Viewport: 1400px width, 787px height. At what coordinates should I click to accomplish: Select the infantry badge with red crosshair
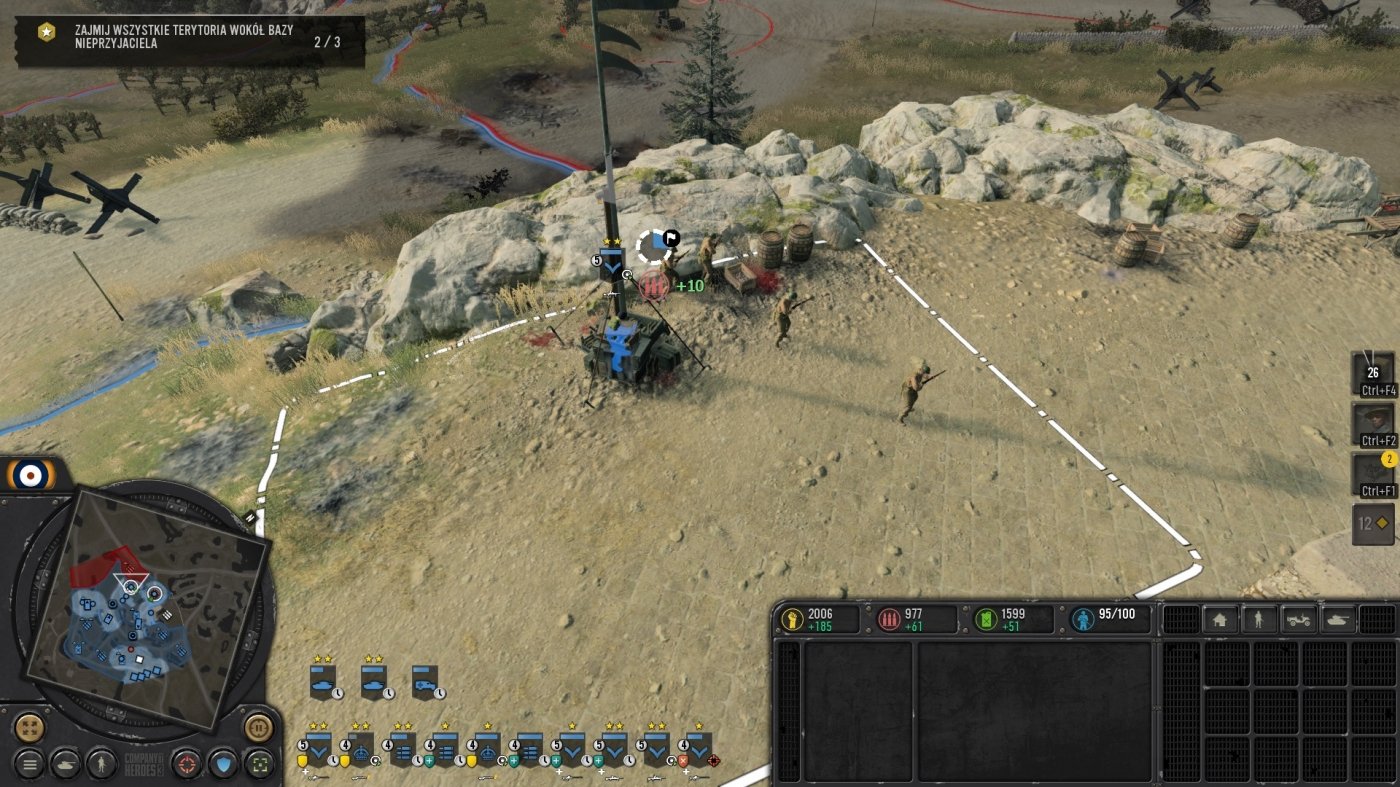[x=698, y=748]
